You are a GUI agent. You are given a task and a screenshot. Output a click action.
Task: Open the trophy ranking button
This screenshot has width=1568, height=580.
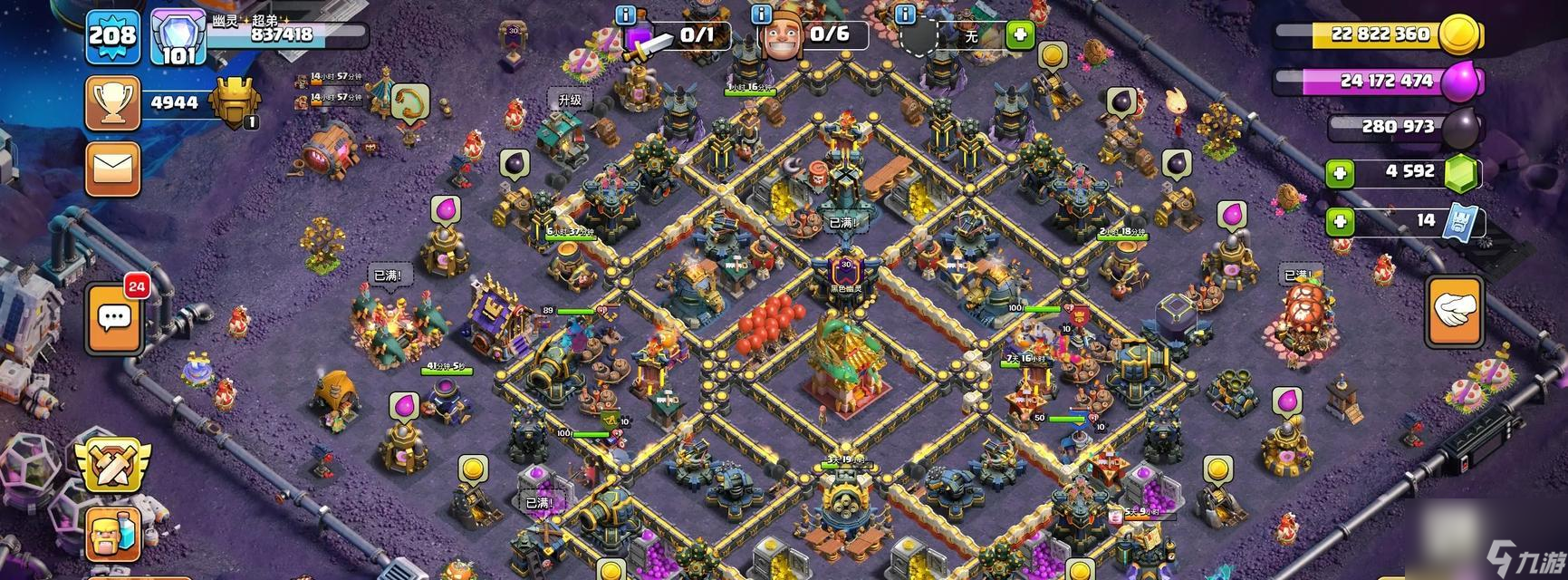coord(112,103)
